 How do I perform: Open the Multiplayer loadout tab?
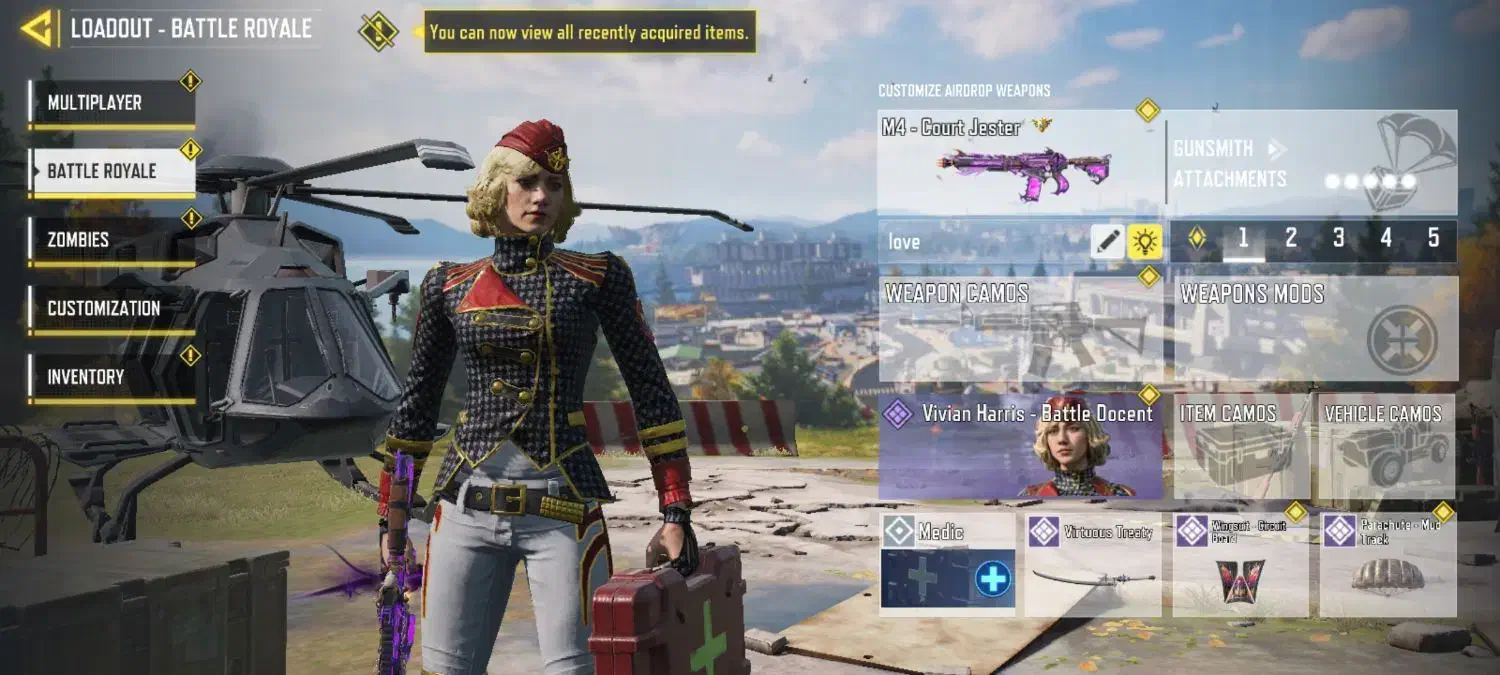click(x=111, y=103)
